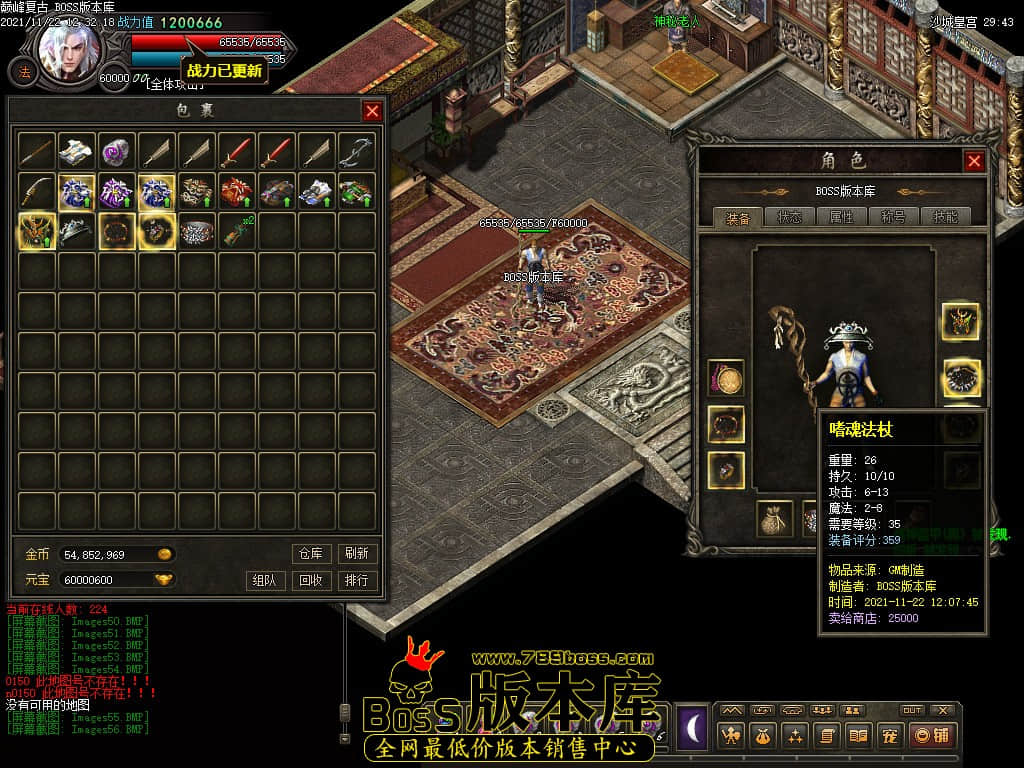The height and width of the screenshot is (768, 1024).
Task: Open the 铺 shop button
Action: 930,736
